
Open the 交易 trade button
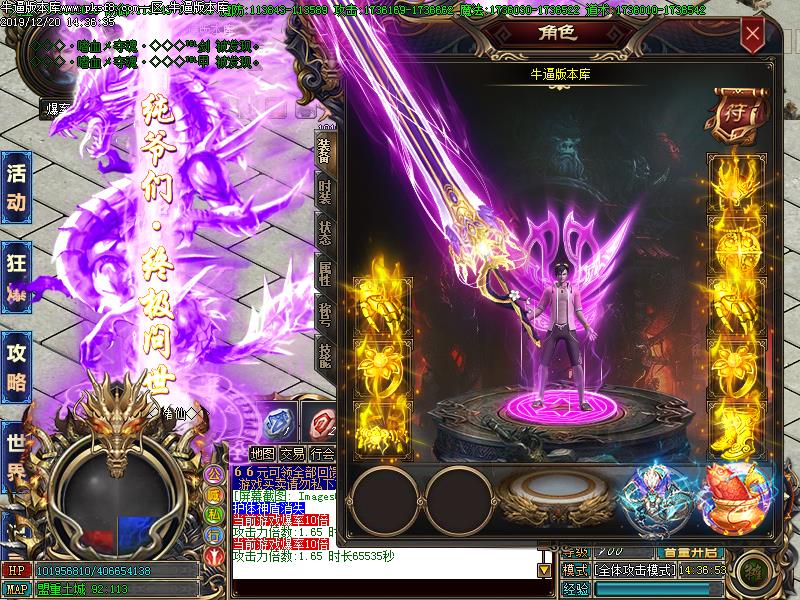point(292,453)
